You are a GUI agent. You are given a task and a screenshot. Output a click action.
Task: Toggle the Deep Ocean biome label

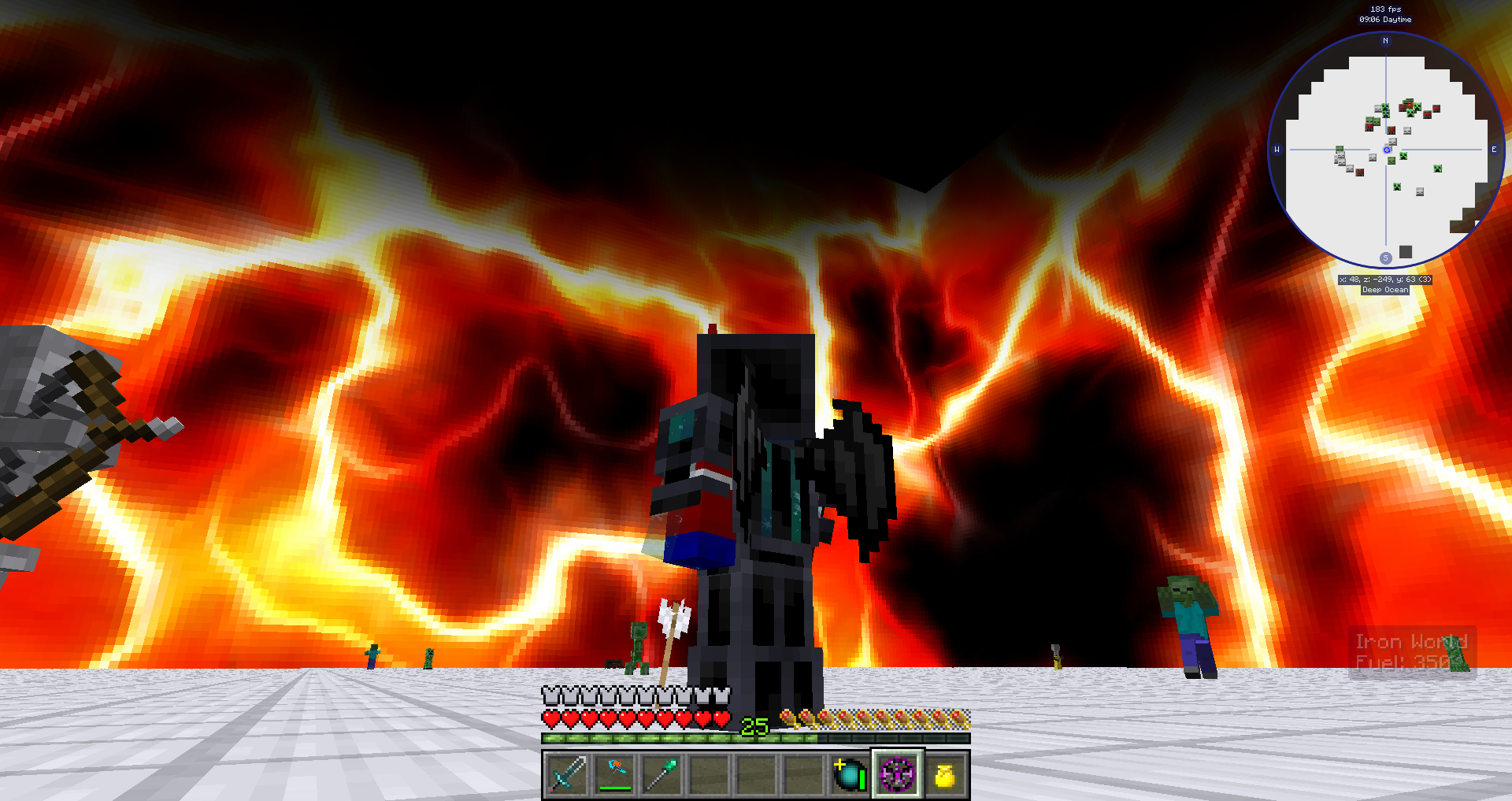click(1385, 290)
